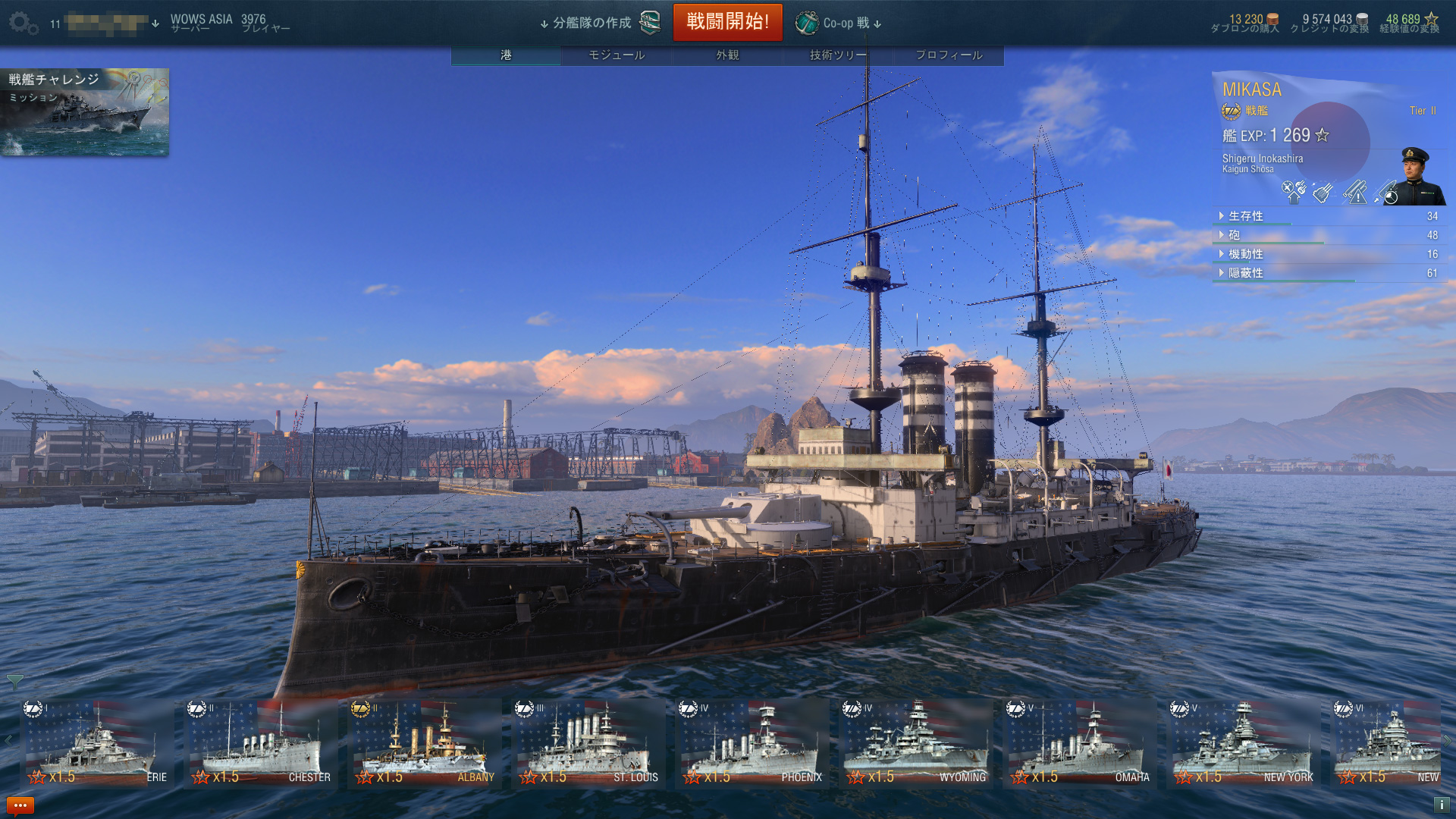Switch to the 外観 tab
The height and width of the screenshot is (819, 1456).
(x=727, y=55)
